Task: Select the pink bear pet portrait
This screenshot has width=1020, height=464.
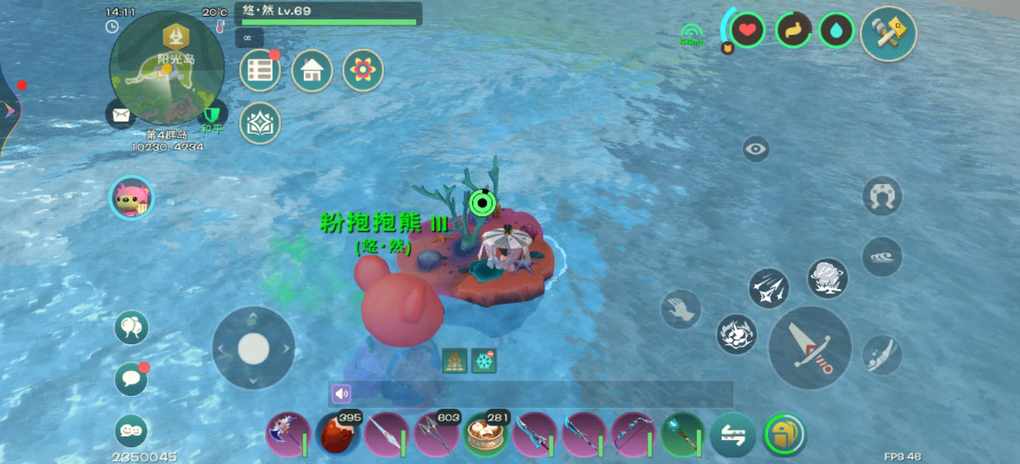Action: (131, 197)
